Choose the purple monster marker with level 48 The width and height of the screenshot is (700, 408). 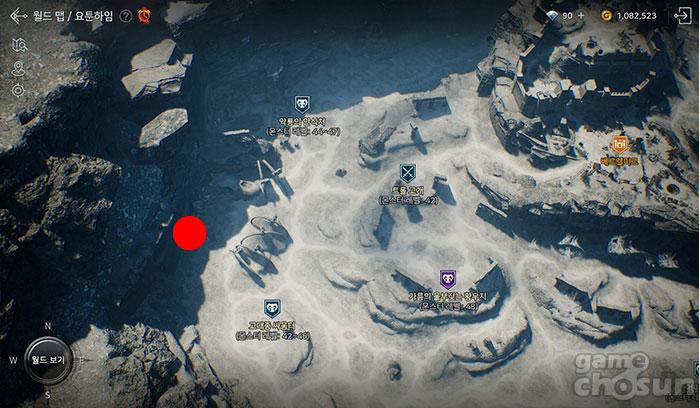coord(447,280)
